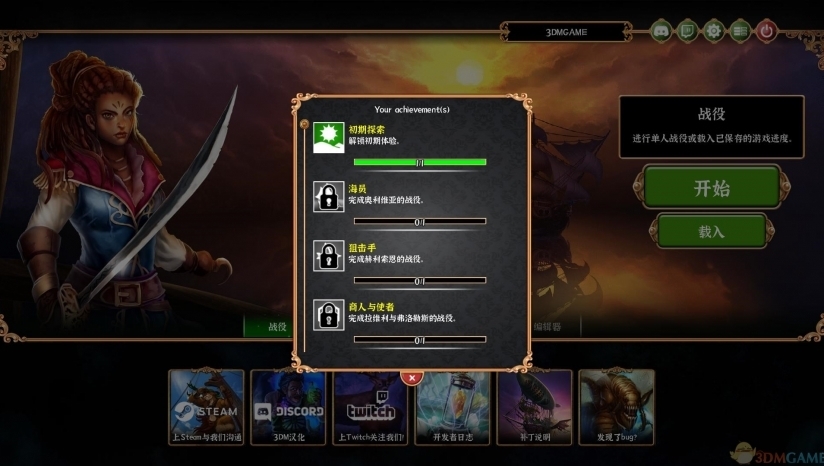
Task: Close the achievements popup
Action: tap(411, 378)
